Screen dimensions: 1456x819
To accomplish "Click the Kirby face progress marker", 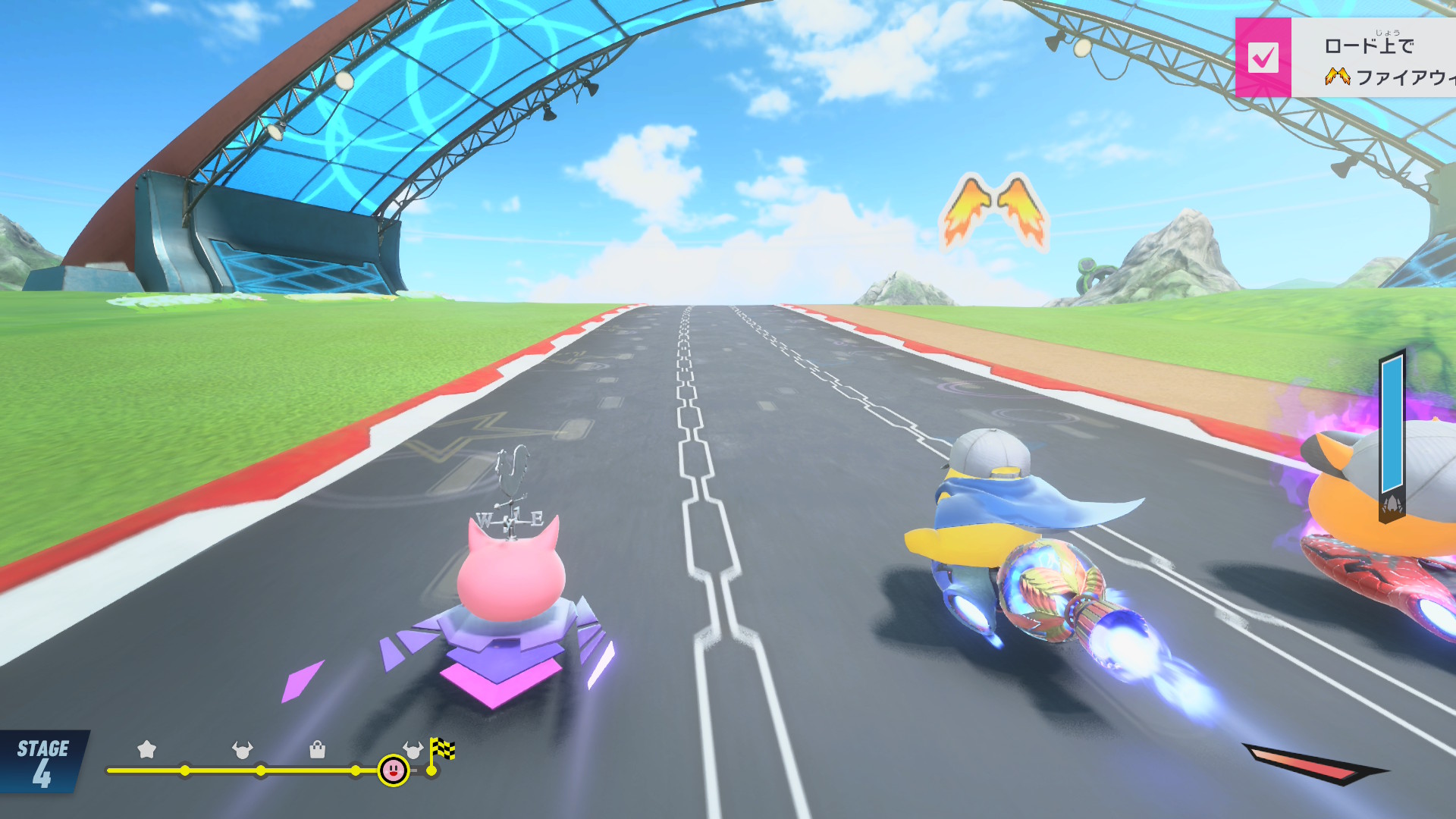I will 394,770.
